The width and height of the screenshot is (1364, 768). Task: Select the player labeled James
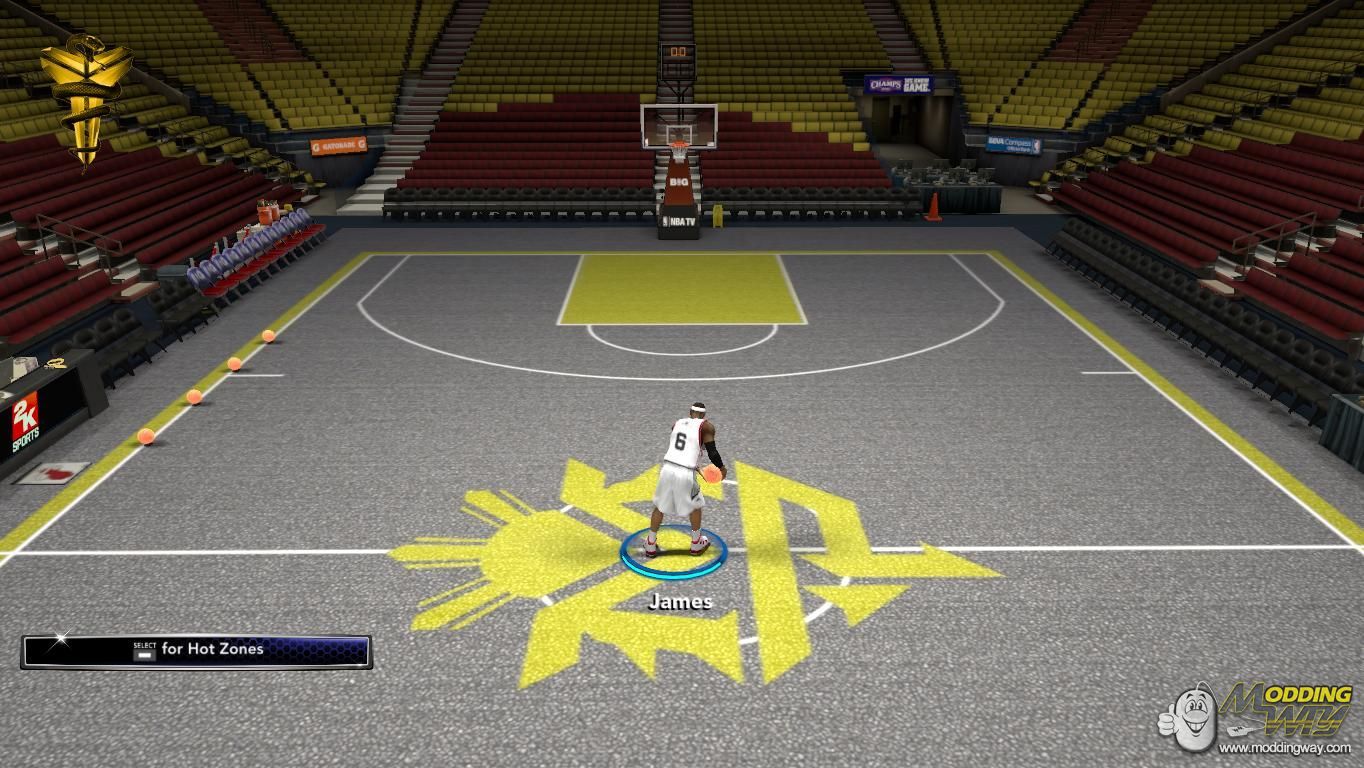(681, 478)
